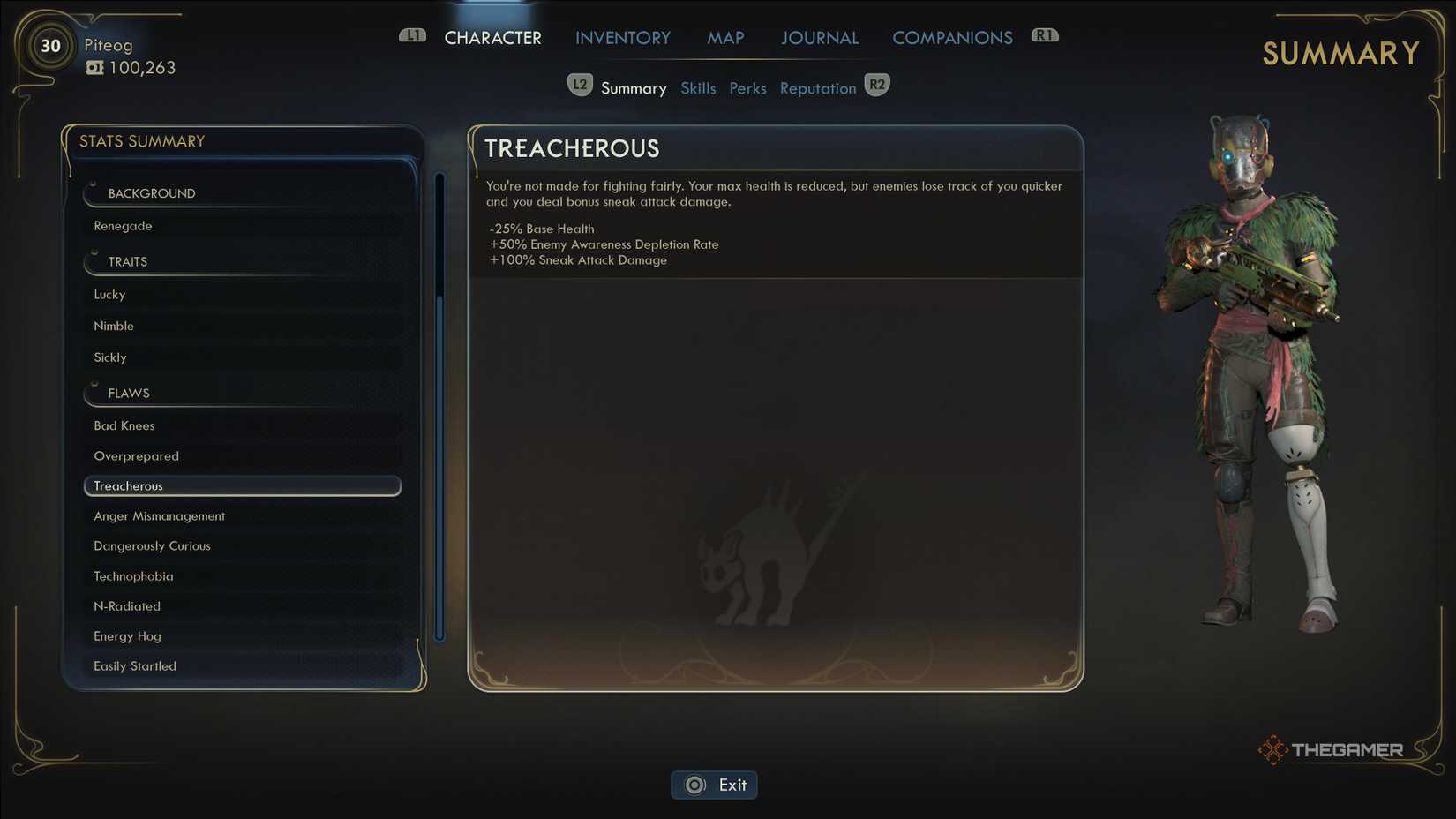1456x819 pixels.
Task: Click the R1 shoulder button icon
Action: (1045, 35)
